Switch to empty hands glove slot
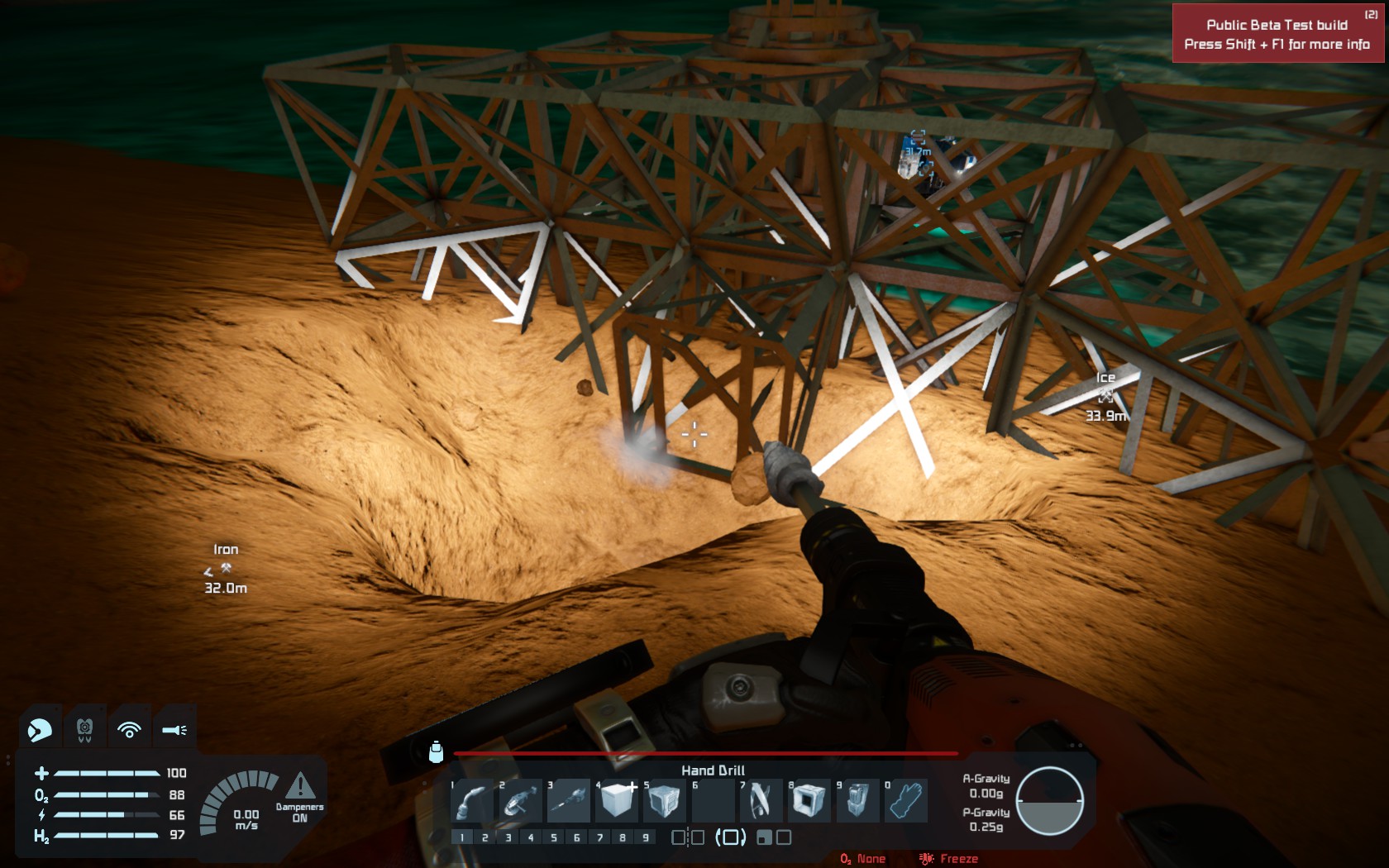1389x868 pixels. point(905,800)
